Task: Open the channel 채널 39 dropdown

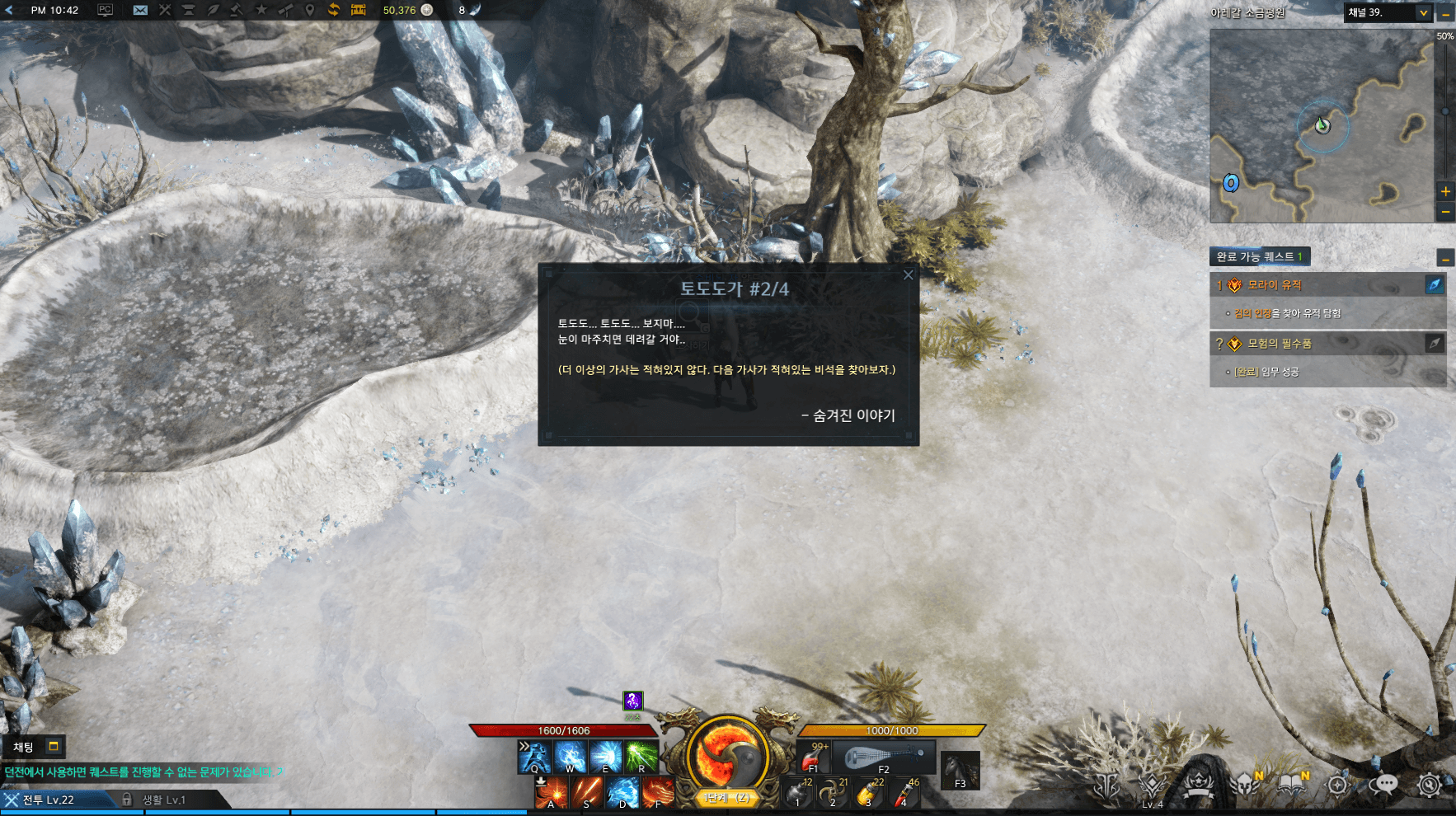Action: 1423,12
